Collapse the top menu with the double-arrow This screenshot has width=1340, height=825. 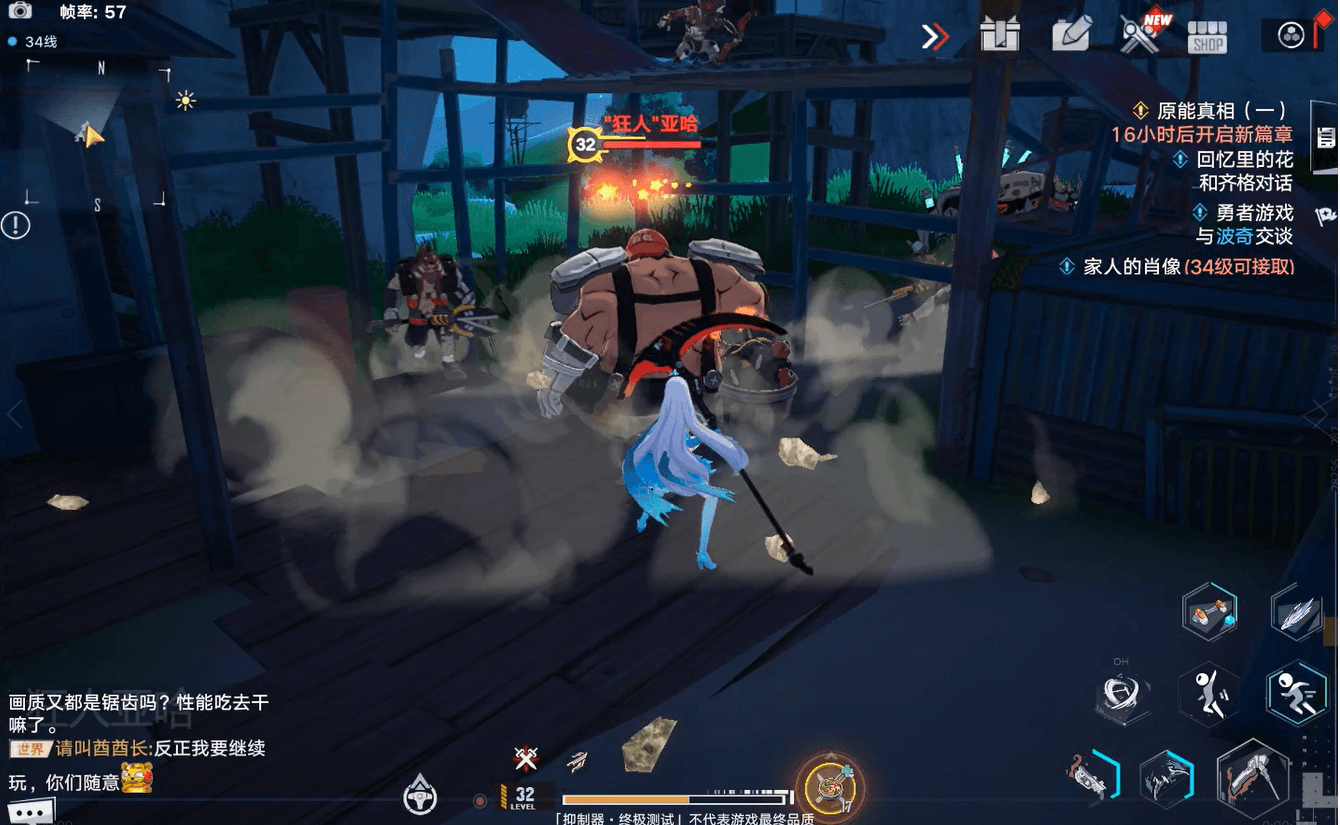[x=934, y=37]
